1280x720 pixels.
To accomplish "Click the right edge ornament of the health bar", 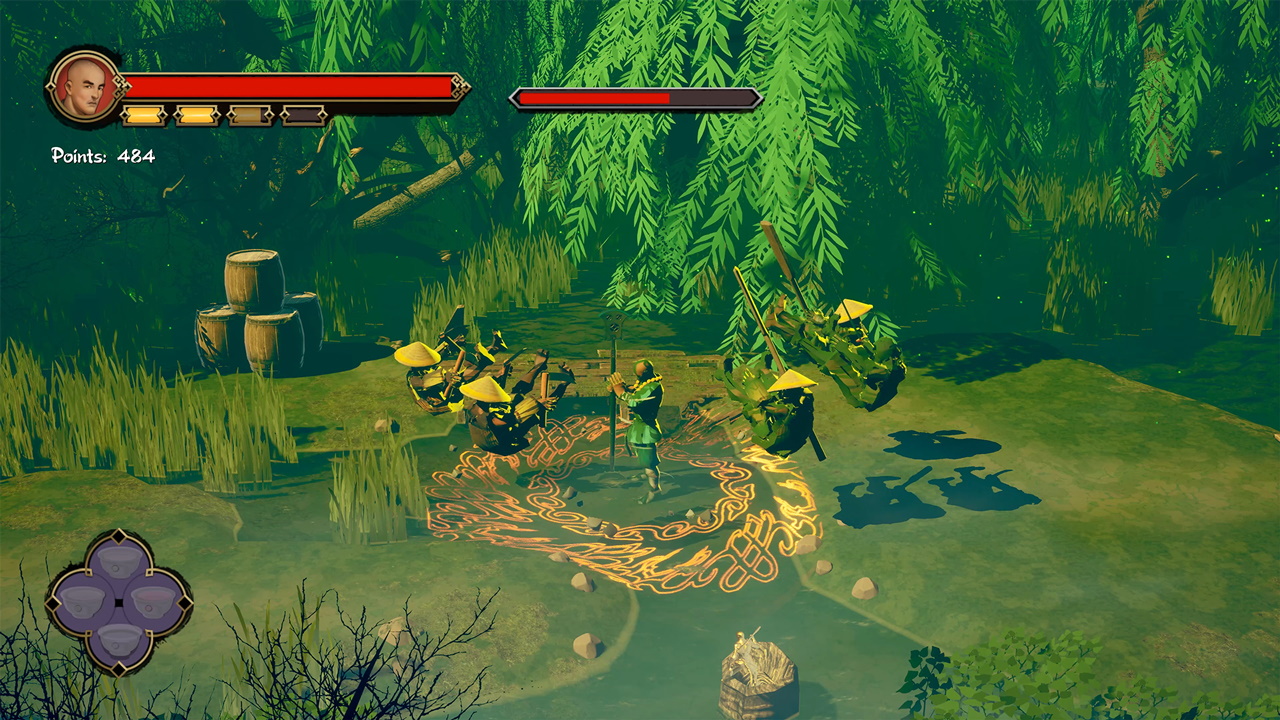I will [x=460, y=88].
